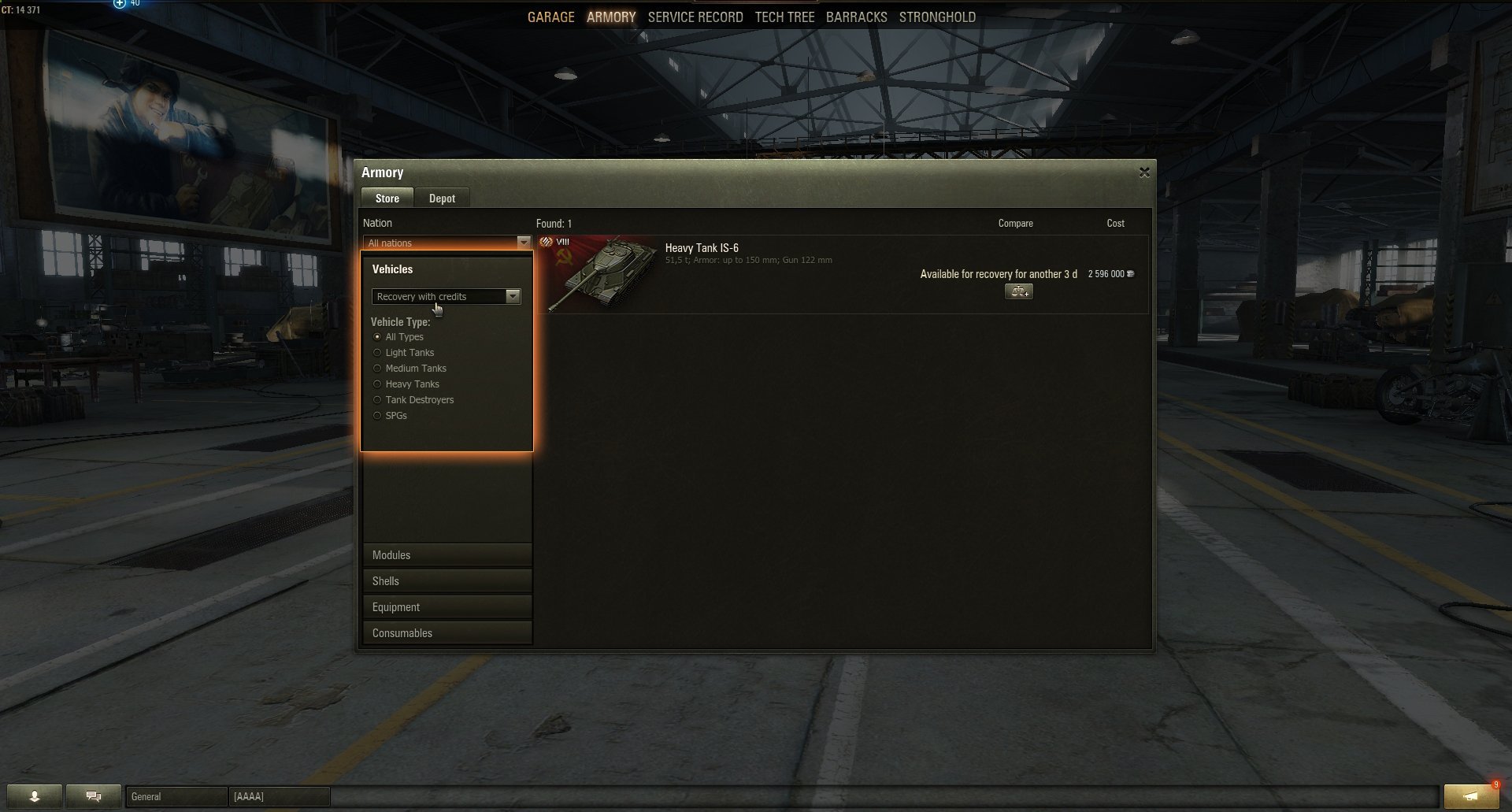This screenshot has height=812, width=1512.
Task: Close the Armory window
Action: (1144, 172)
